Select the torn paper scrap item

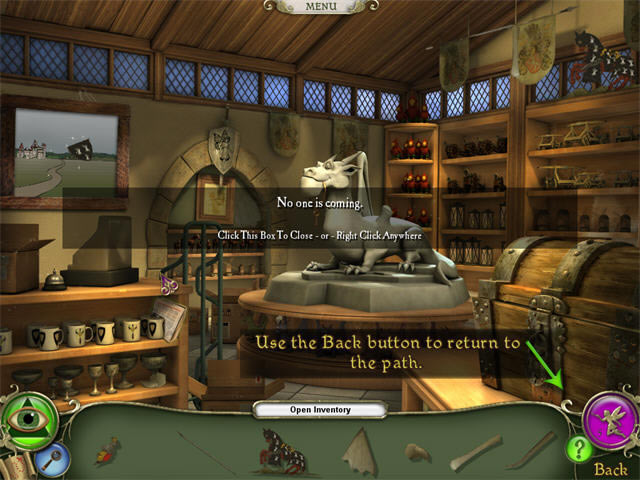coord(359,447)
